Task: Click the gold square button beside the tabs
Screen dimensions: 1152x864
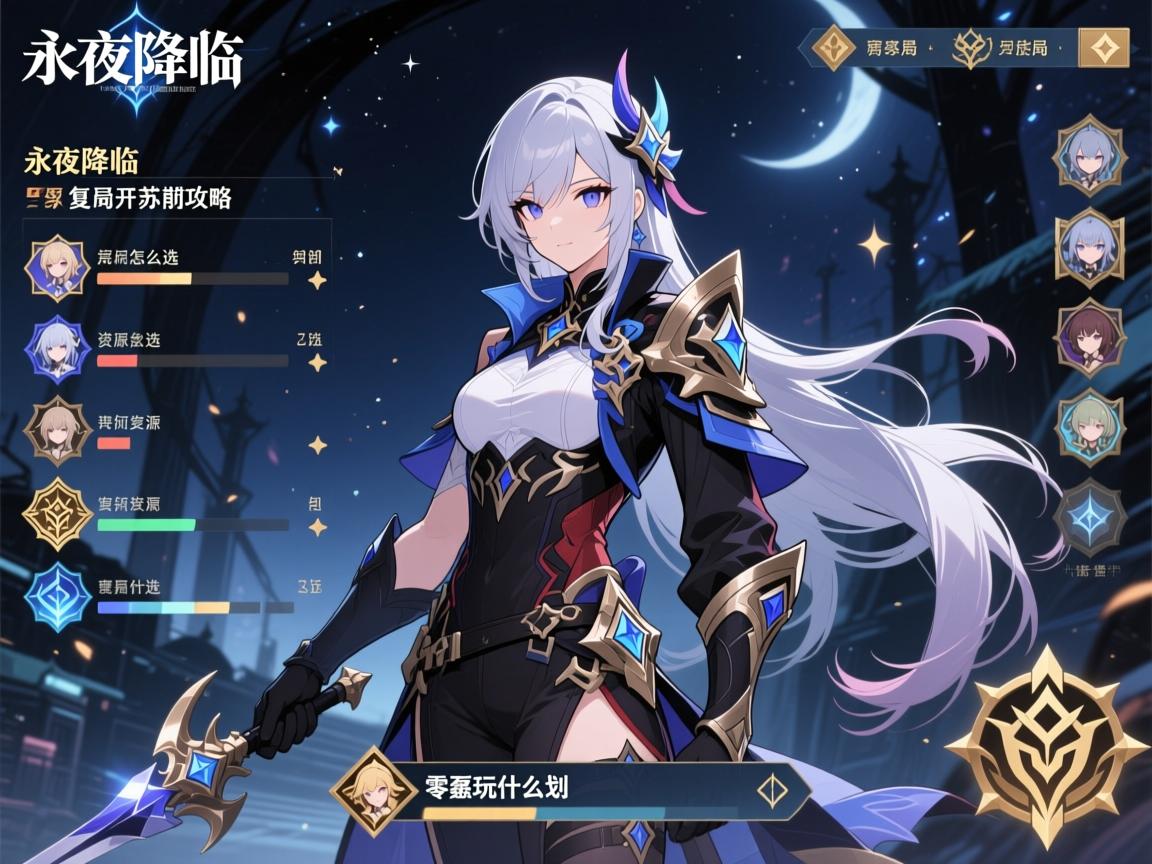Action: 1104,47
